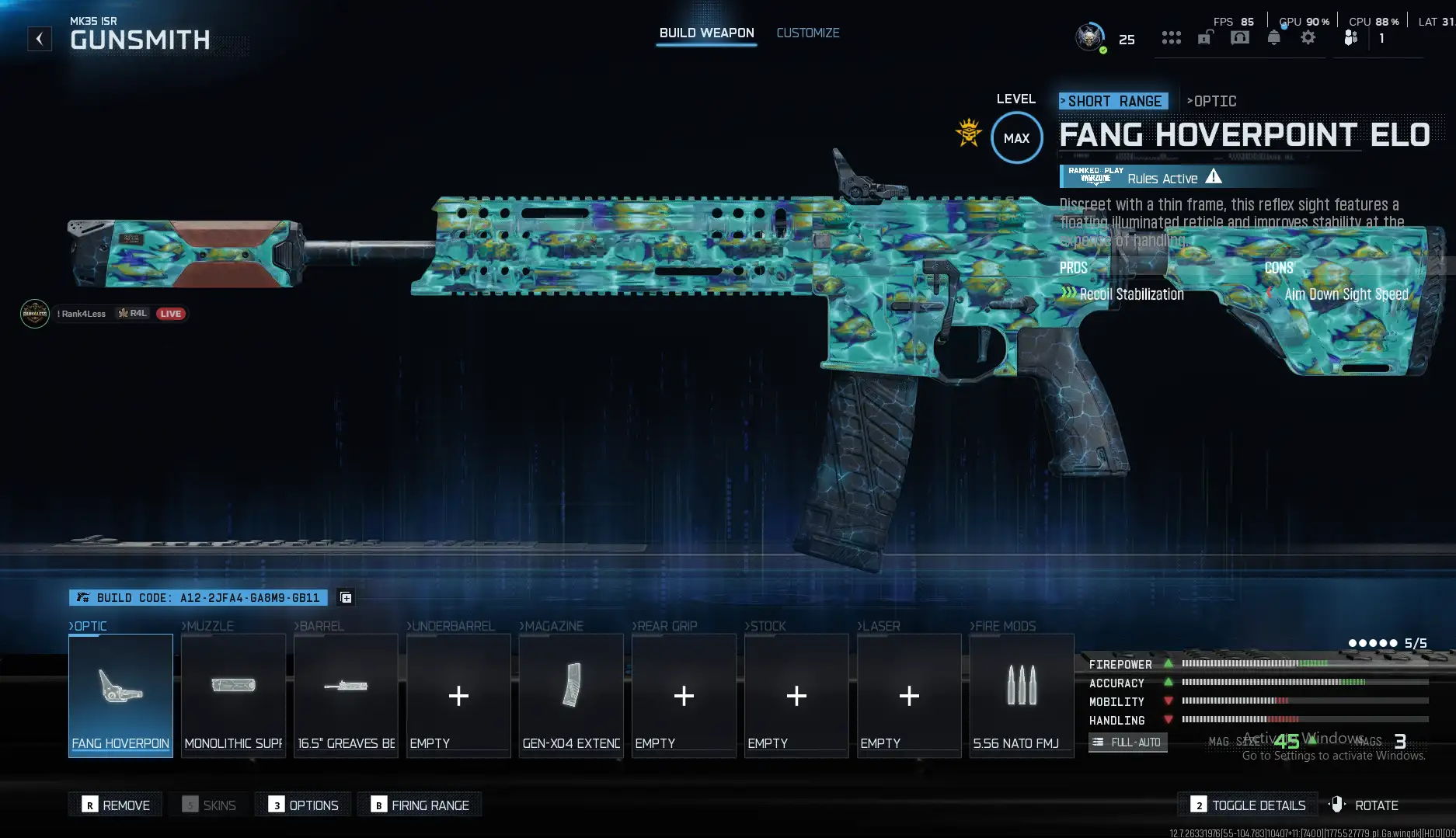Choose the 16.5" Greaves barrel slot
The image size is (1456, 838).
click(x=346, y=695)
